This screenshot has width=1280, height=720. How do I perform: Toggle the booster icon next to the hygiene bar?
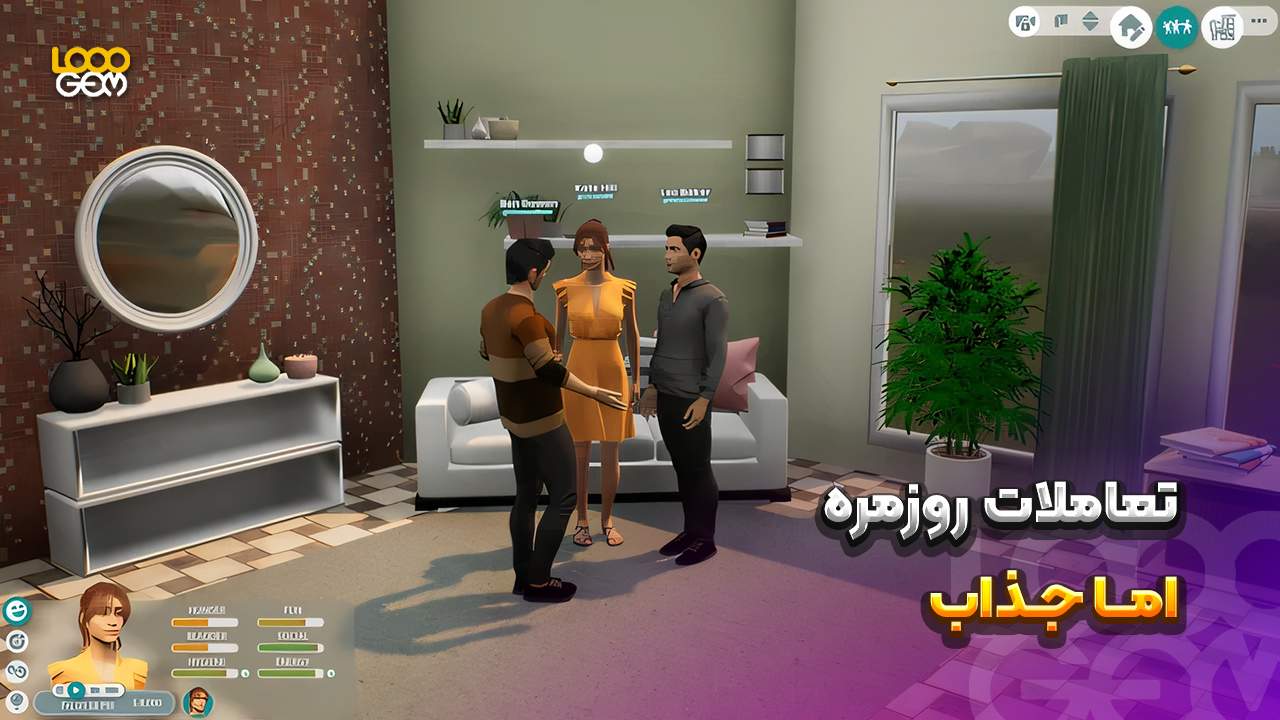coord(246,673)
